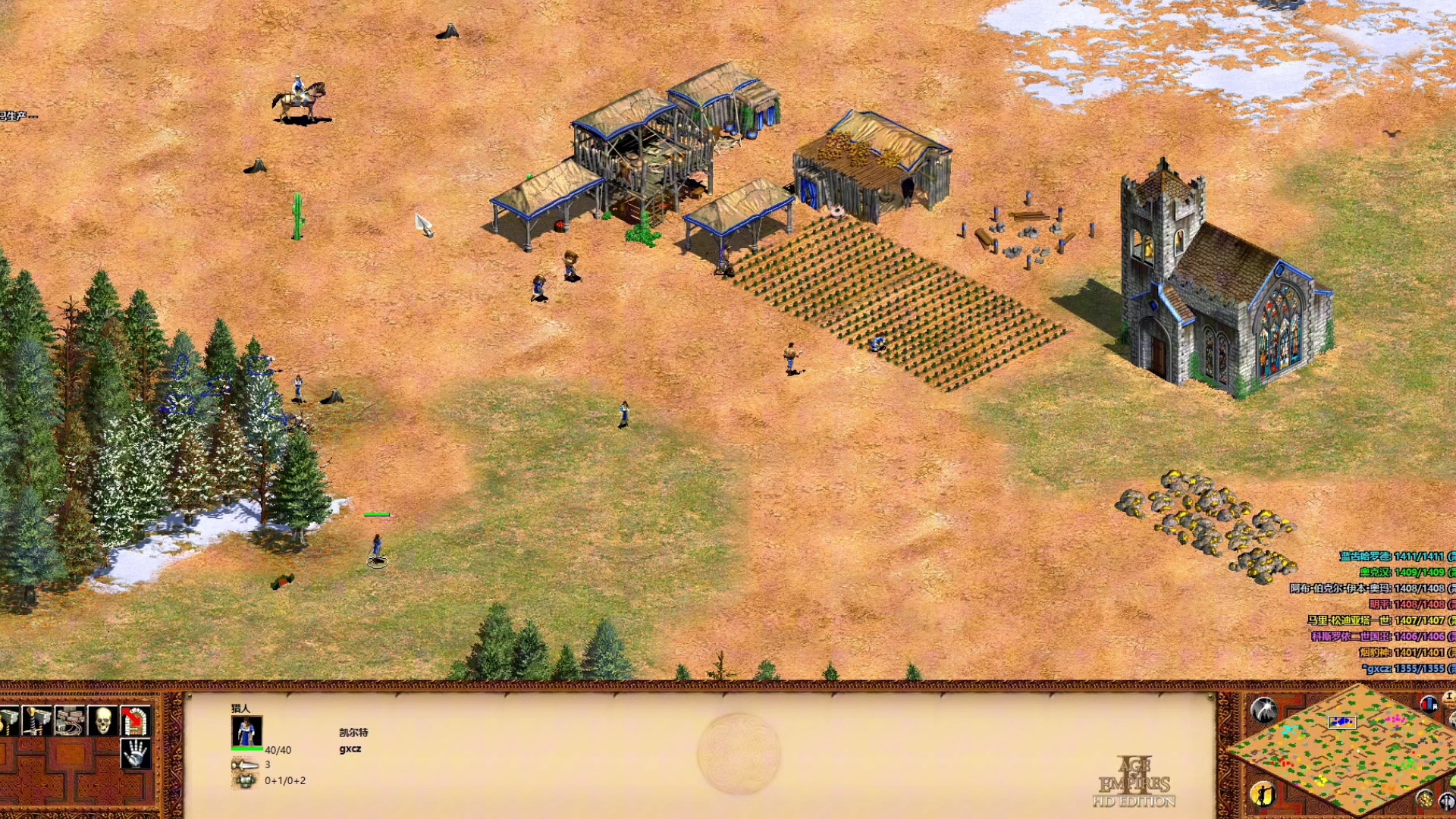
Task: Activate the garrison red arrow command
Action: pyautogui.click(x=136, y=721)
